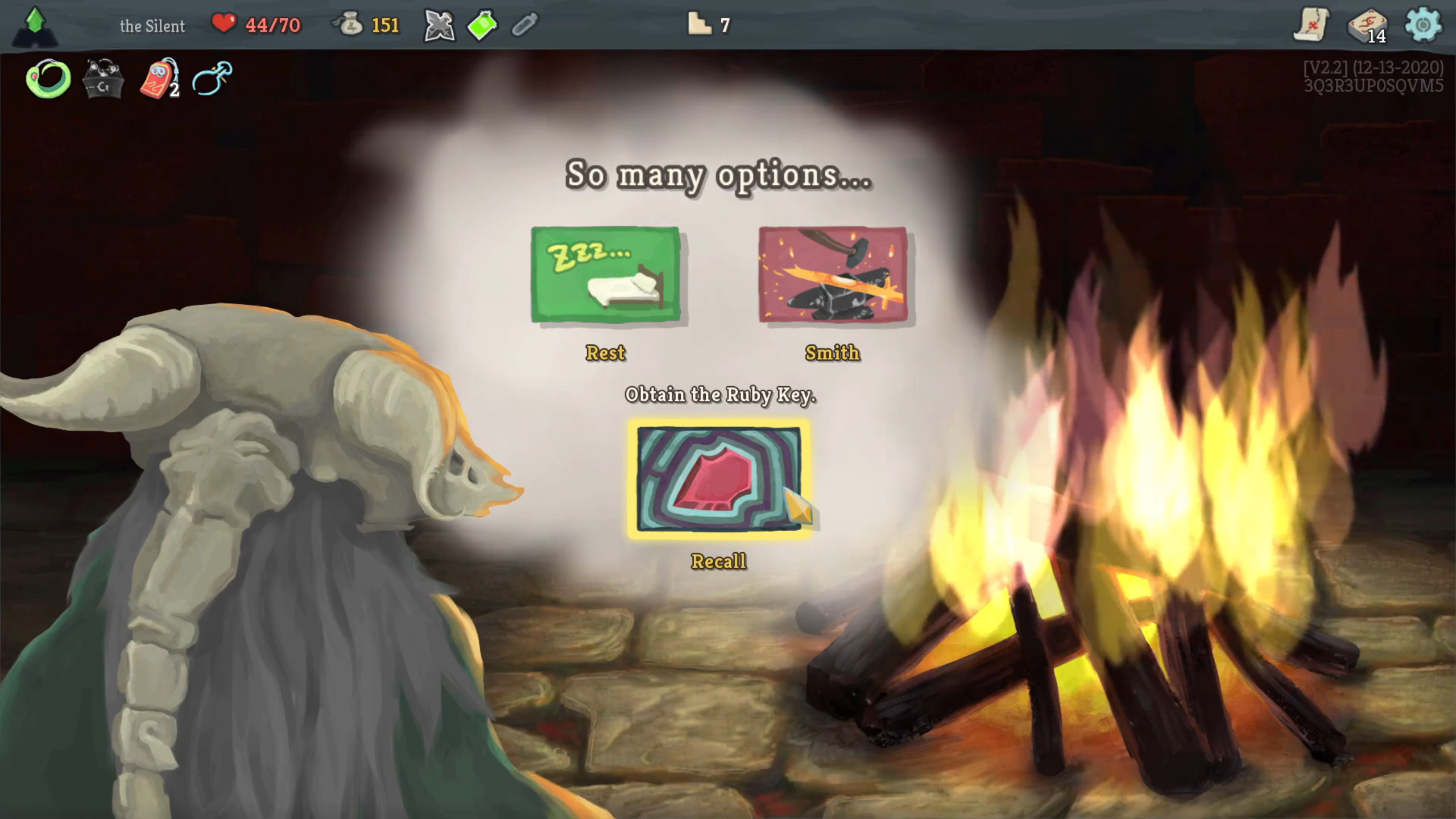Screen dimensions: 1456x819
Task: Click the floor number flag icon
Action: click(x=701, y=24)
